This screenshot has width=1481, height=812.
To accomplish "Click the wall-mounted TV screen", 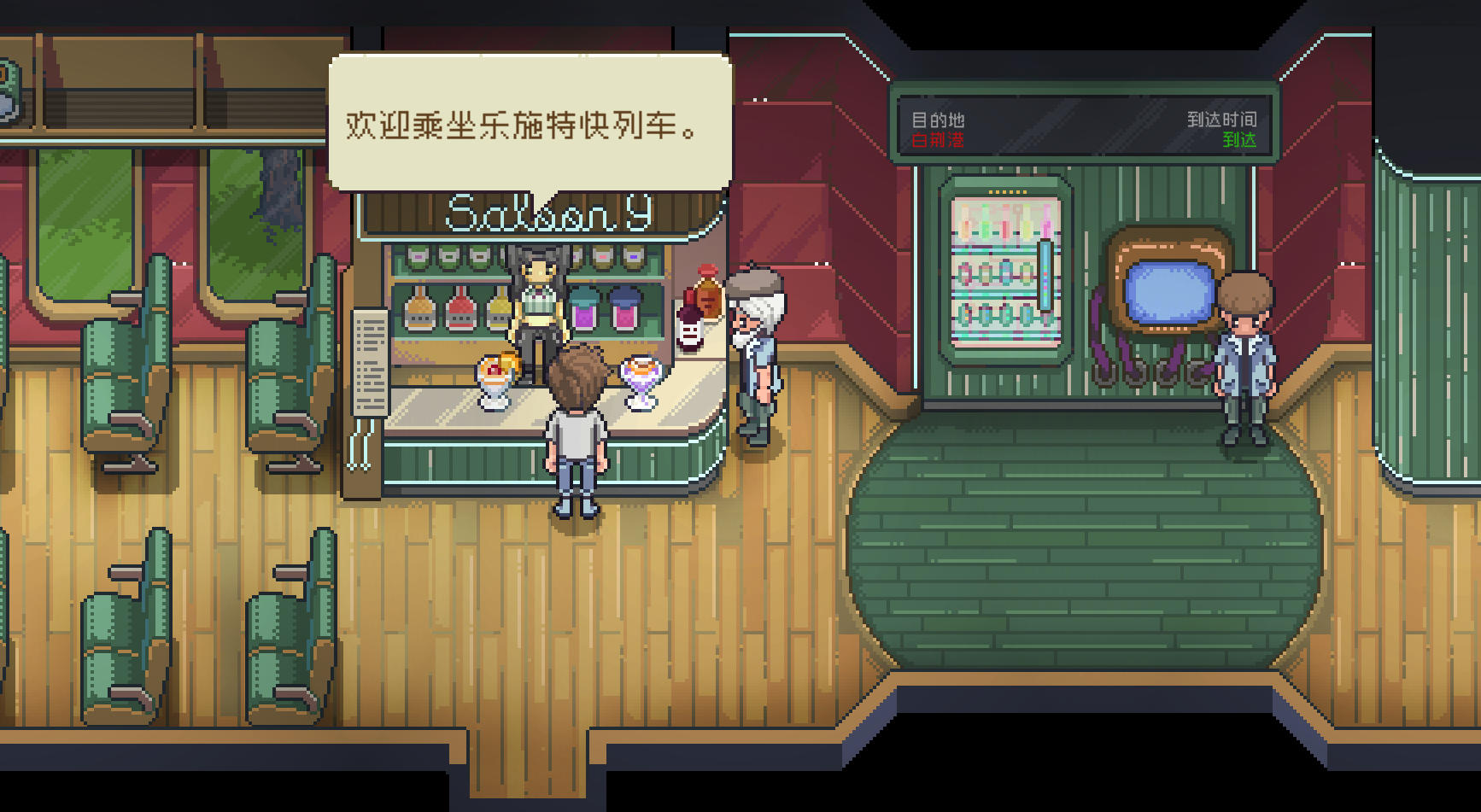I will (x=1168, y=291).
